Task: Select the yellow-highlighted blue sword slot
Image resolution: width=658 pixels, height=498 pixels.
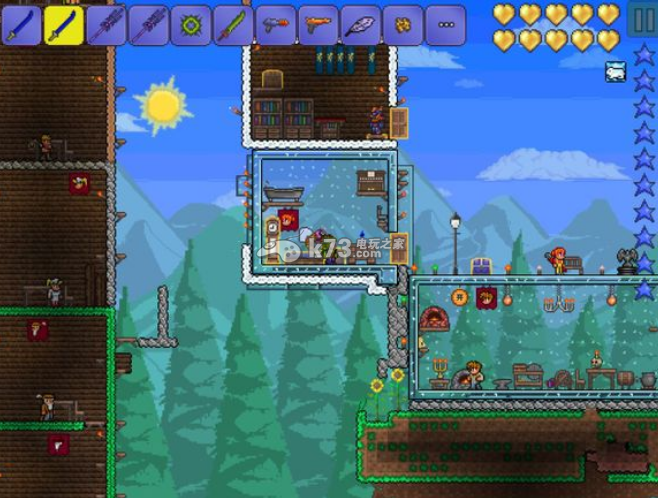Action: [65, 24]
